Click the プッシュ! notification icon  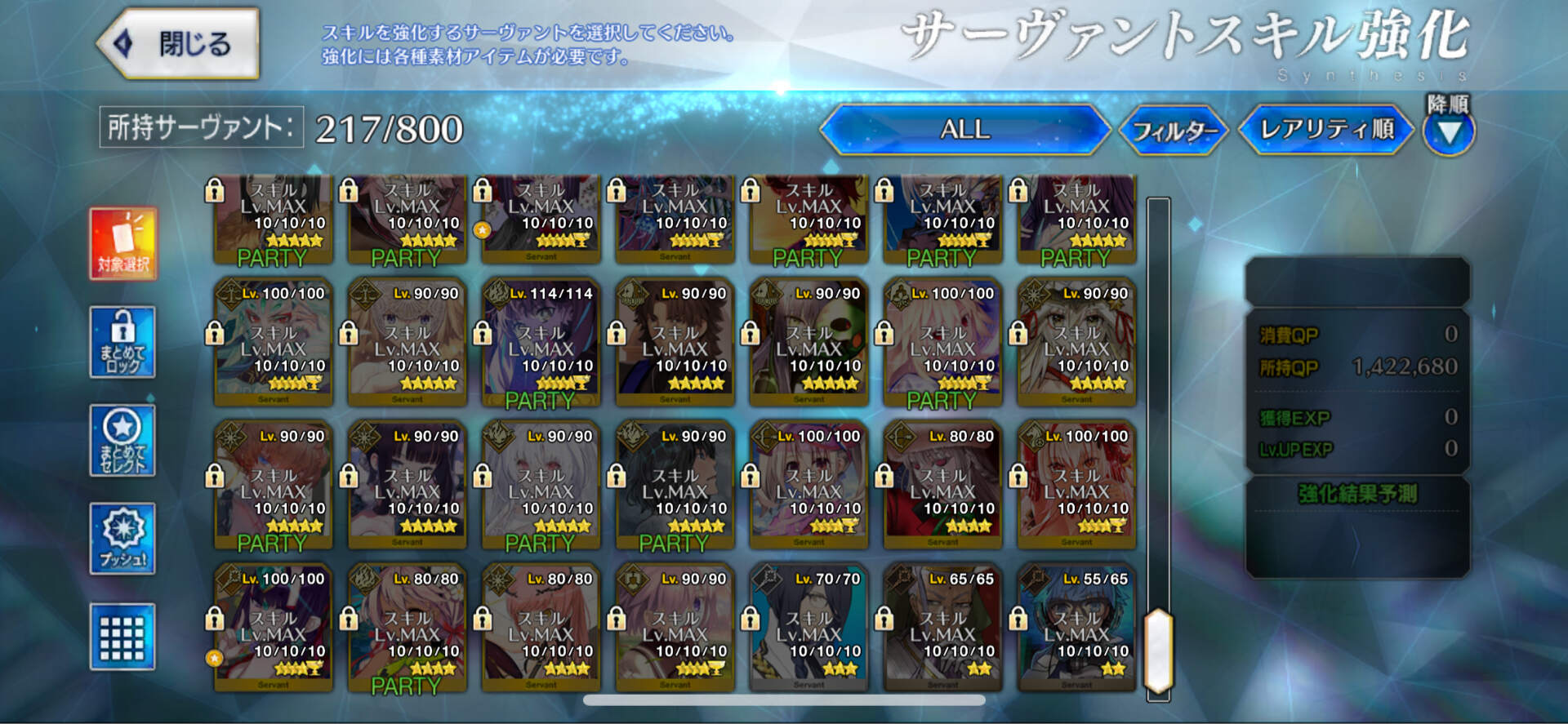tap(122, 537)
